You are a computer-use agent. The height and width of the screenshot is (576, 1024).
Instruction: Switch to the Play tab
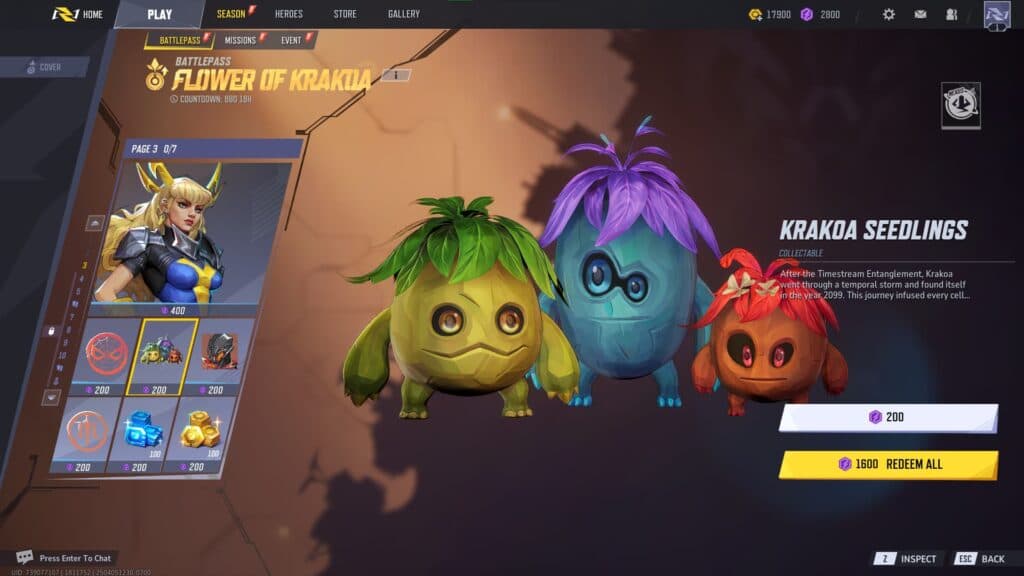(159, 14)
